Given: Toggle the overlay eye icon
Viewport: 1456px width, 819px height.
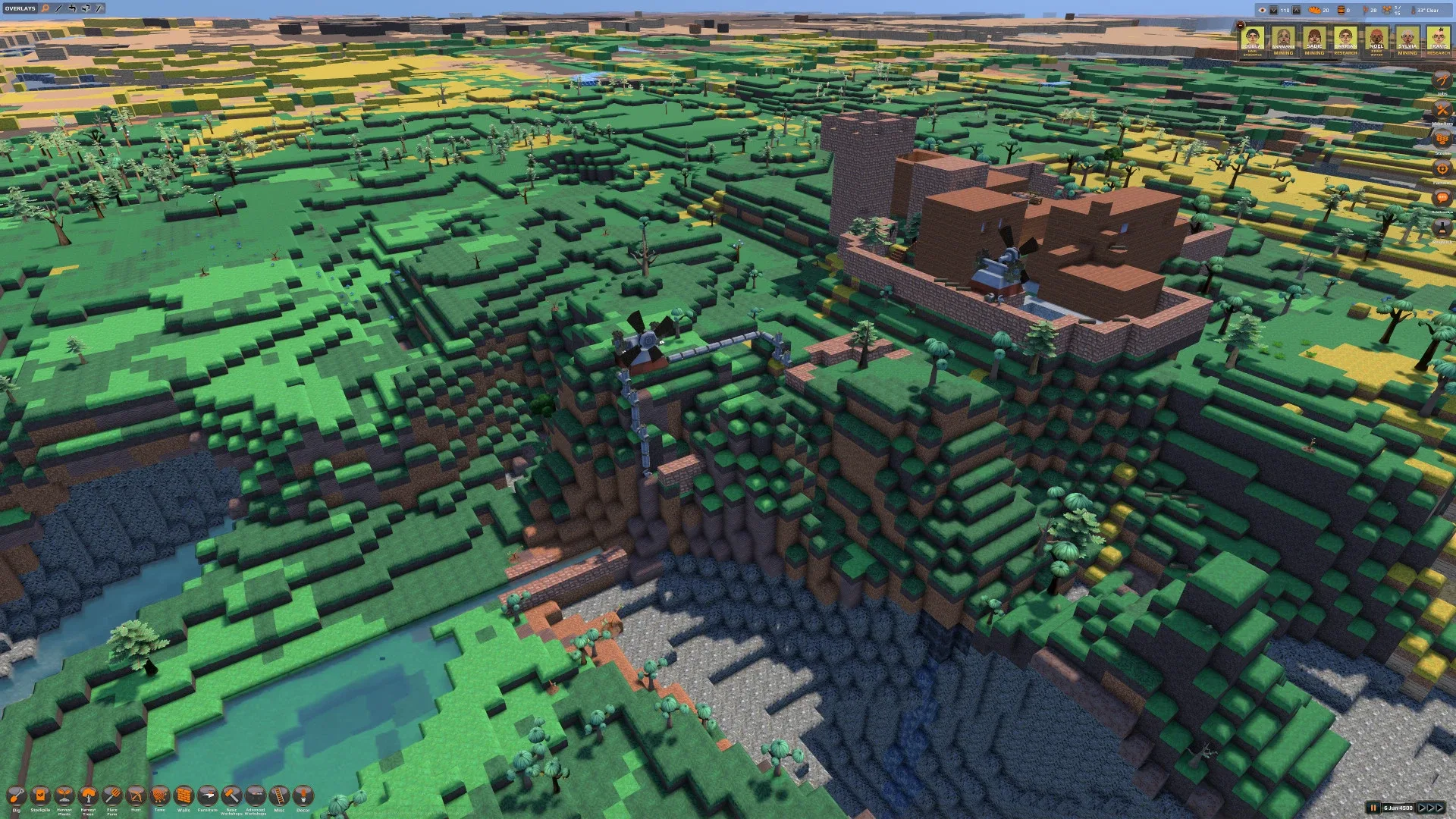Looking at the screenshot, I should 1263,10.
